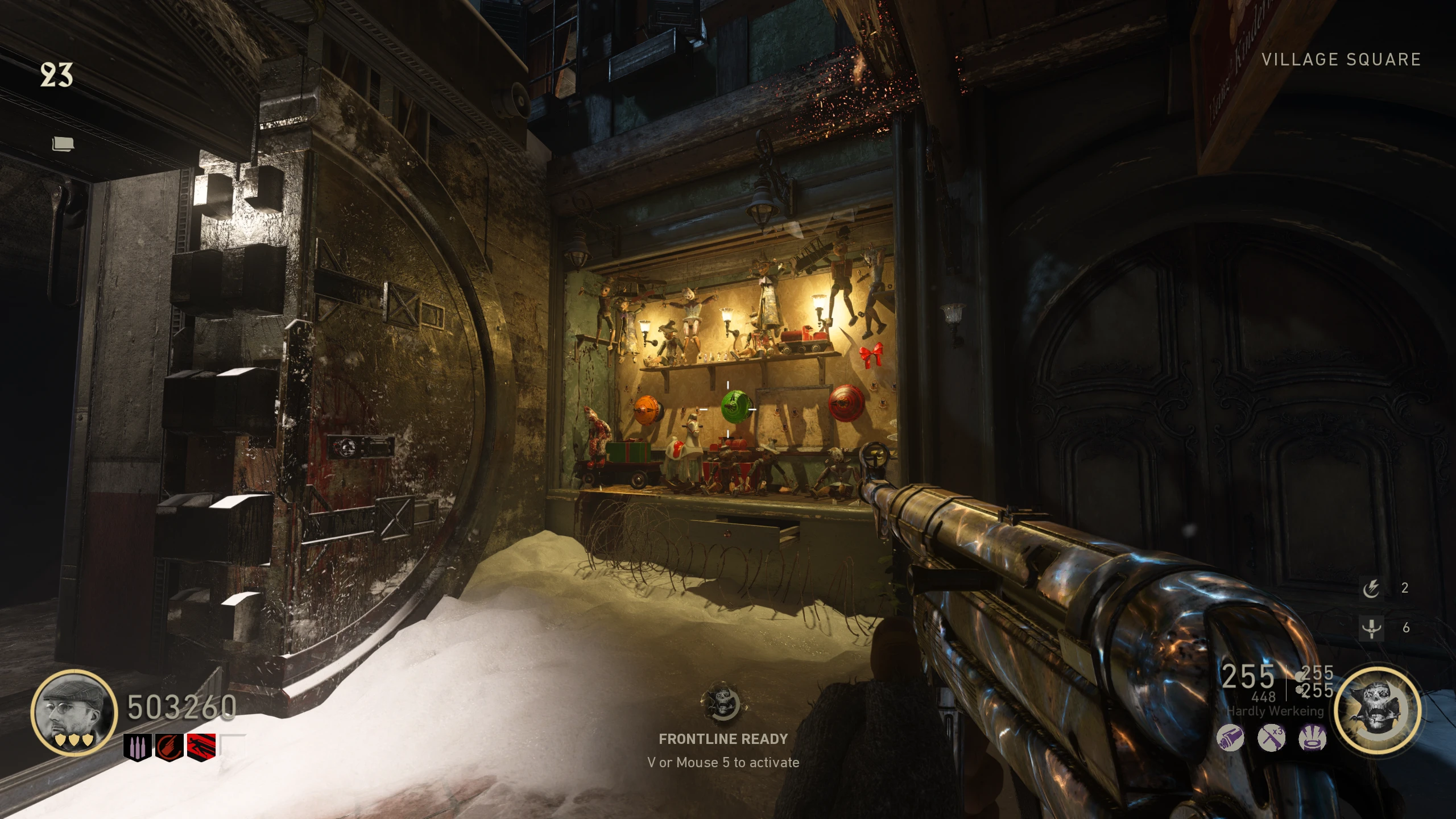Click the card stack icon below round number
Viewport: 1456px width, 819px height.
pos(63,144)
